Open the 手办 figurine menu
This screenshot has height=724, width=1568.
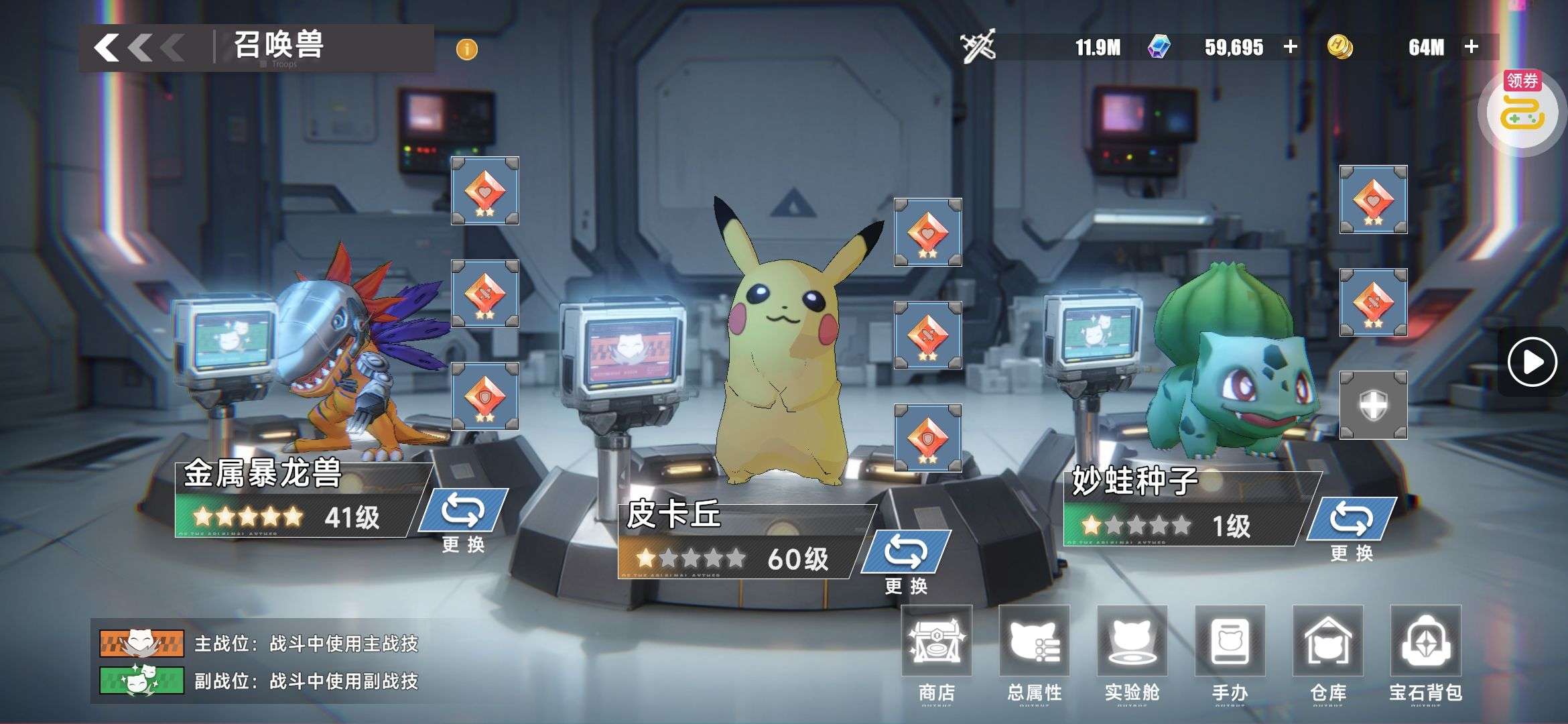[1230, 652]
